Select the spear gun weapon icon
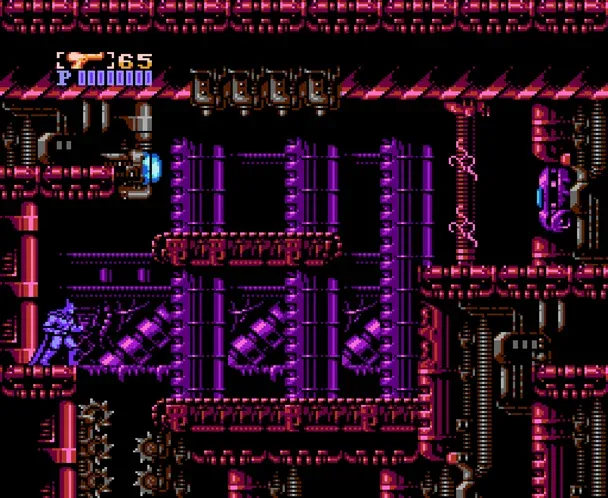This screenshot has height=498, width=608. [x=87, y=61]
